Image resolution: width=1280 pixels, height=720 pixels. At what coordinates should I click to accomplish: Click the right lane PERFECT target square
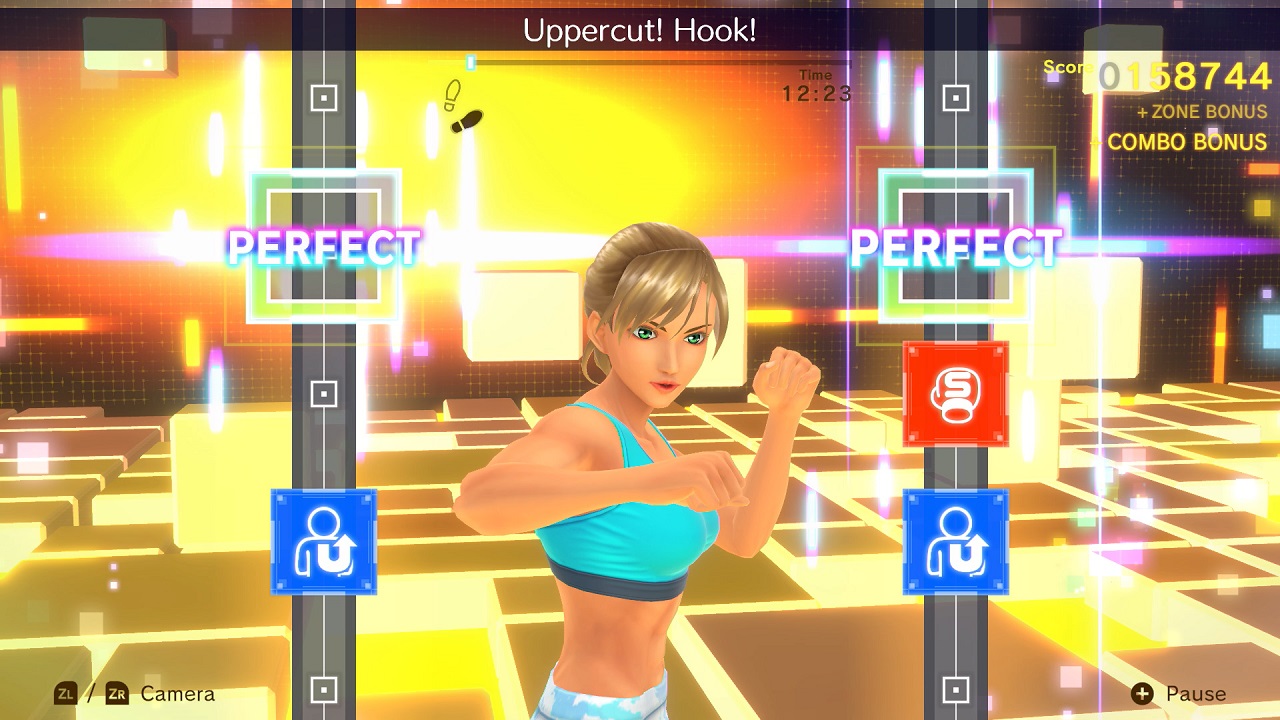coord(955,245)
